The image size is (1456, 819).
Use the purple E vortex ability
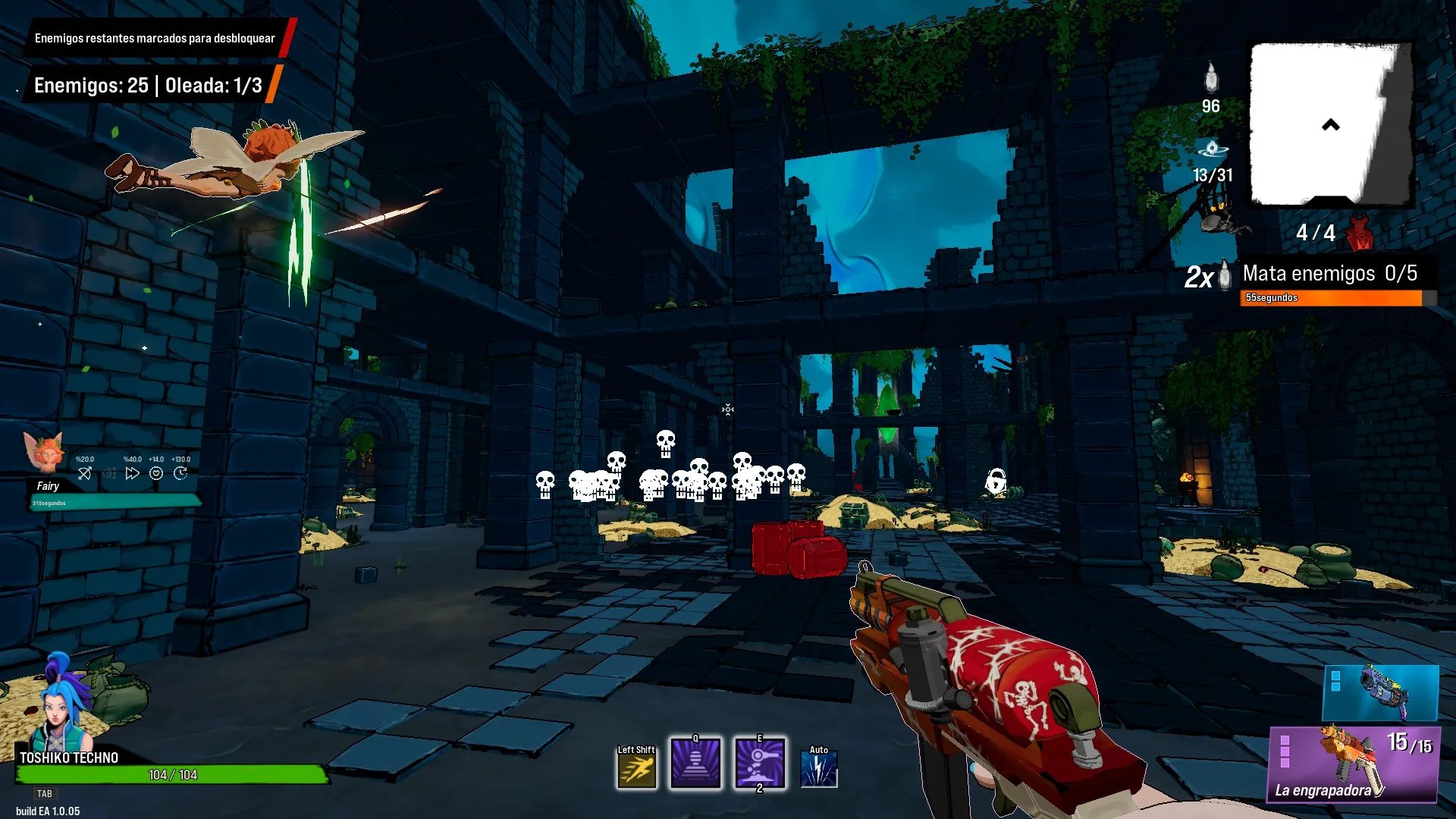(x=760, y=764)
